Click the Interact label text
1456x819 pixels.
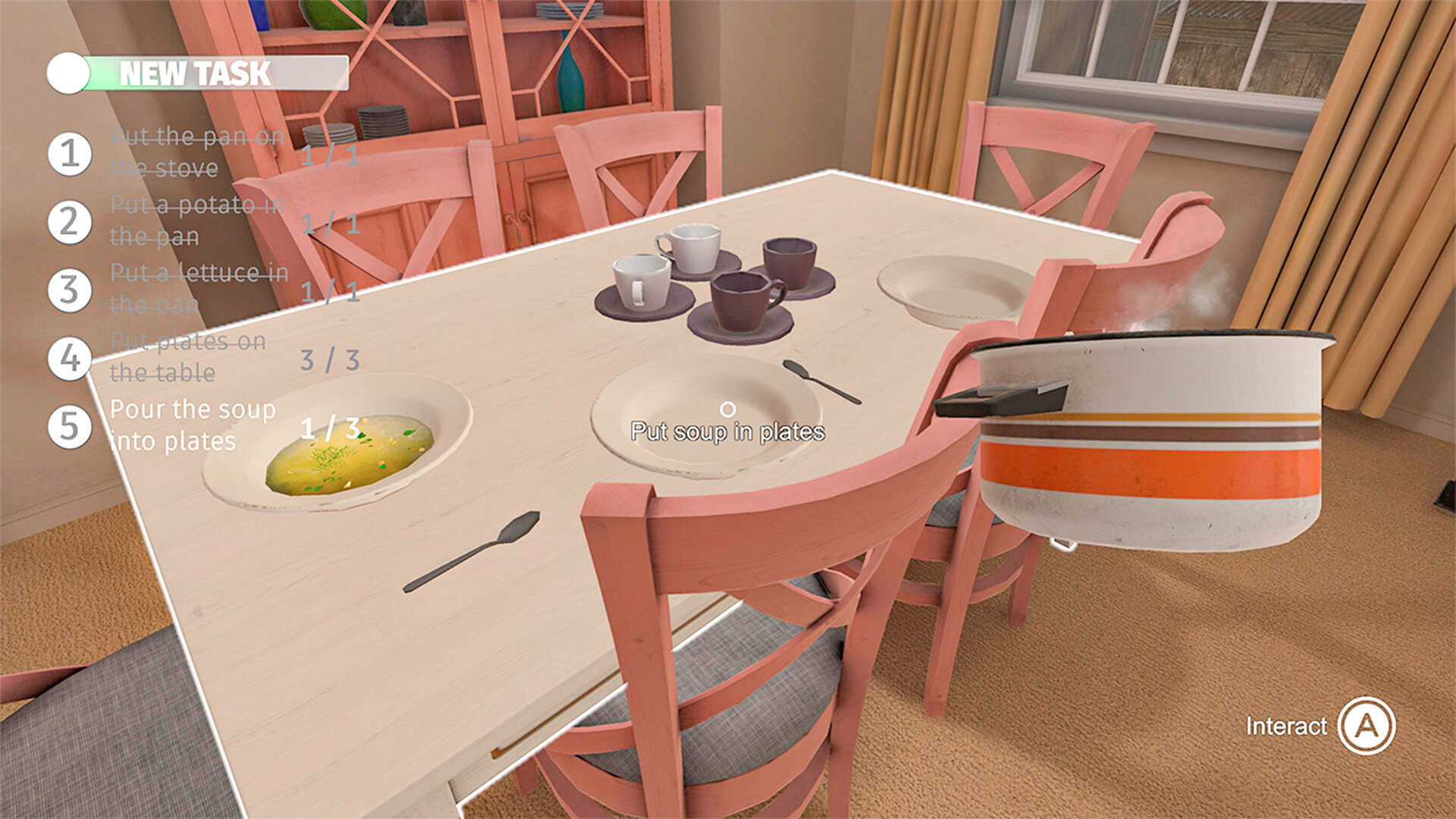click(1285, 726)
